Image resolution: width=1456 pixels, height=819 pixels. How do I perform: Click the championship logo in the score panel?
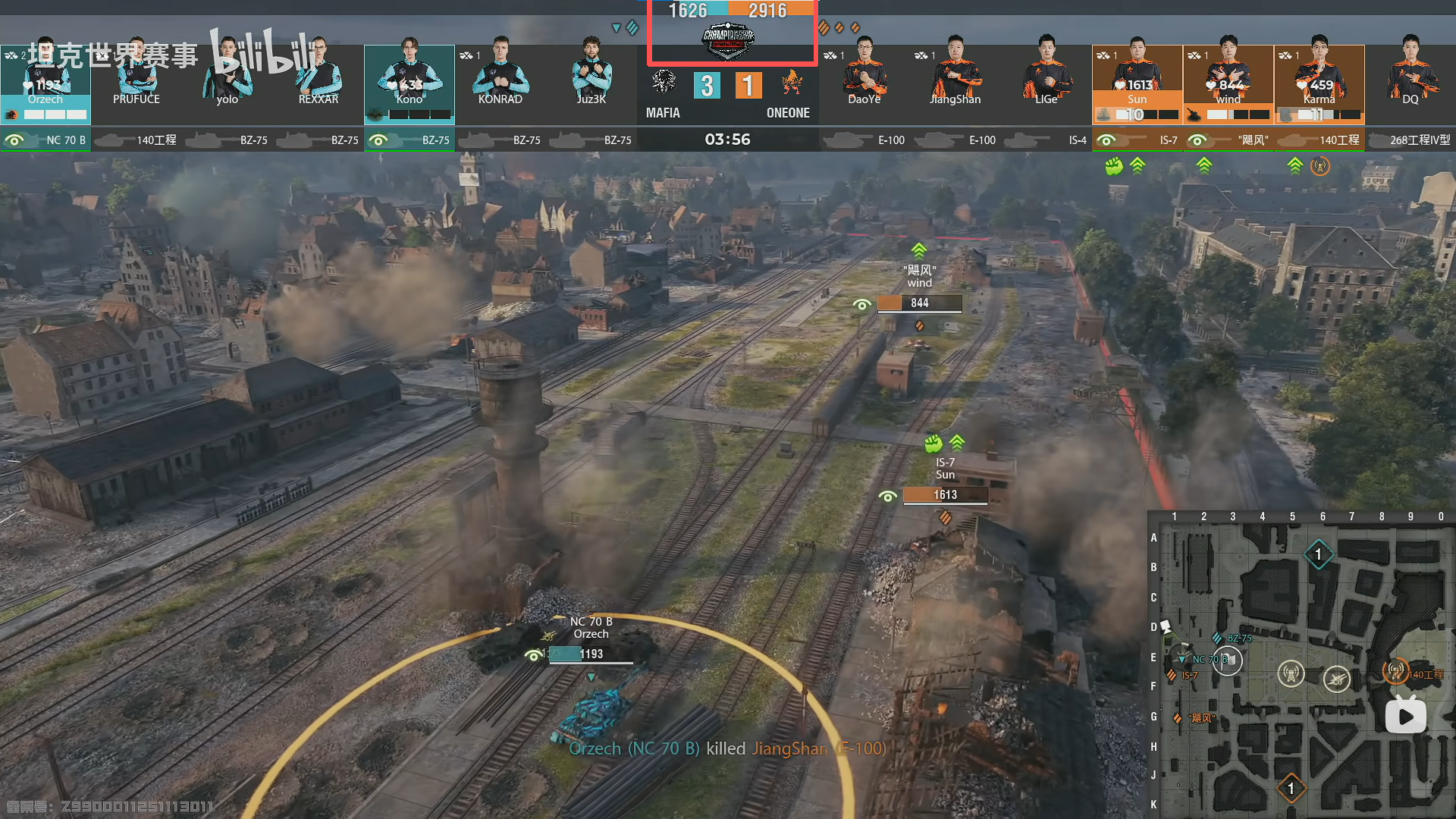(728, 41)
